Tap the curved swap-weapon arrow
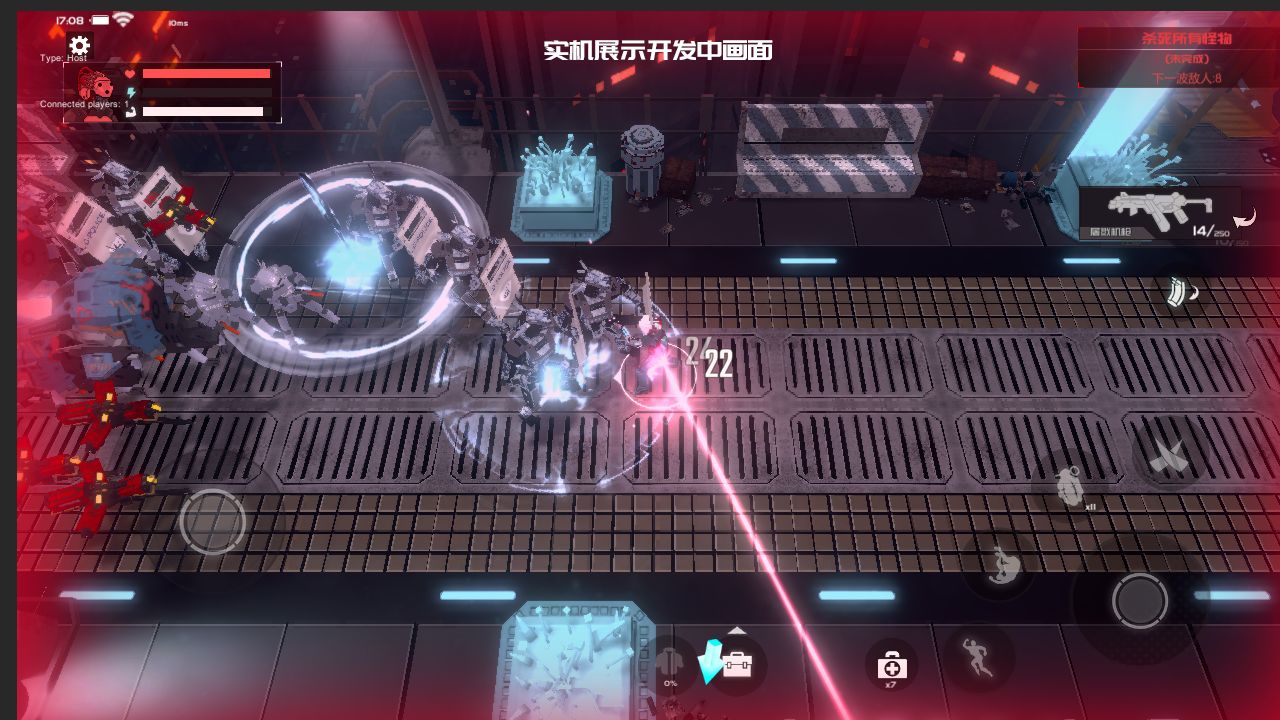Screen dimensions: 1280x720 tap(1245, 218)
